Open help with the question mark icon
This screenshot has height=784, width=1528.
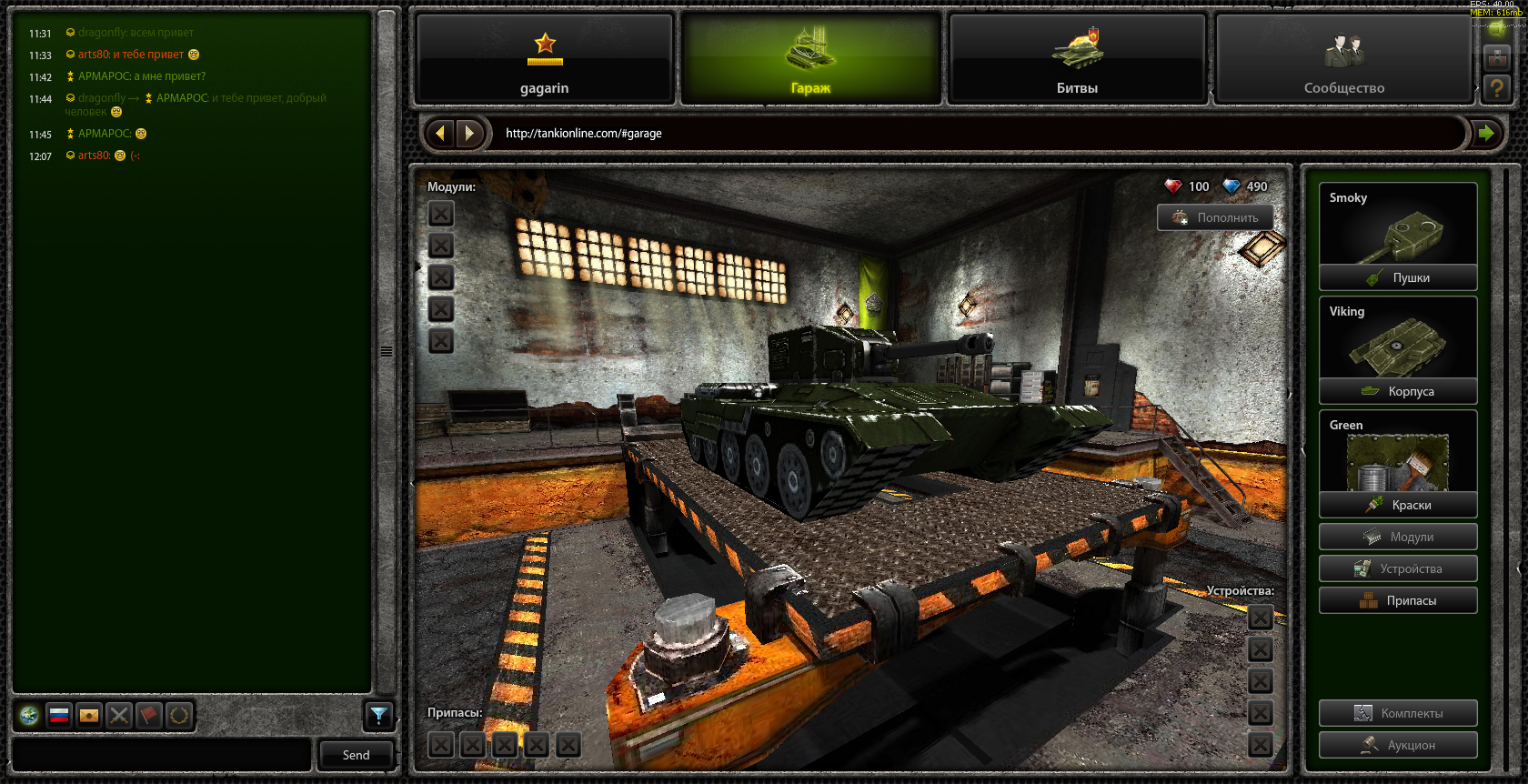click(x=1496, y=88)
